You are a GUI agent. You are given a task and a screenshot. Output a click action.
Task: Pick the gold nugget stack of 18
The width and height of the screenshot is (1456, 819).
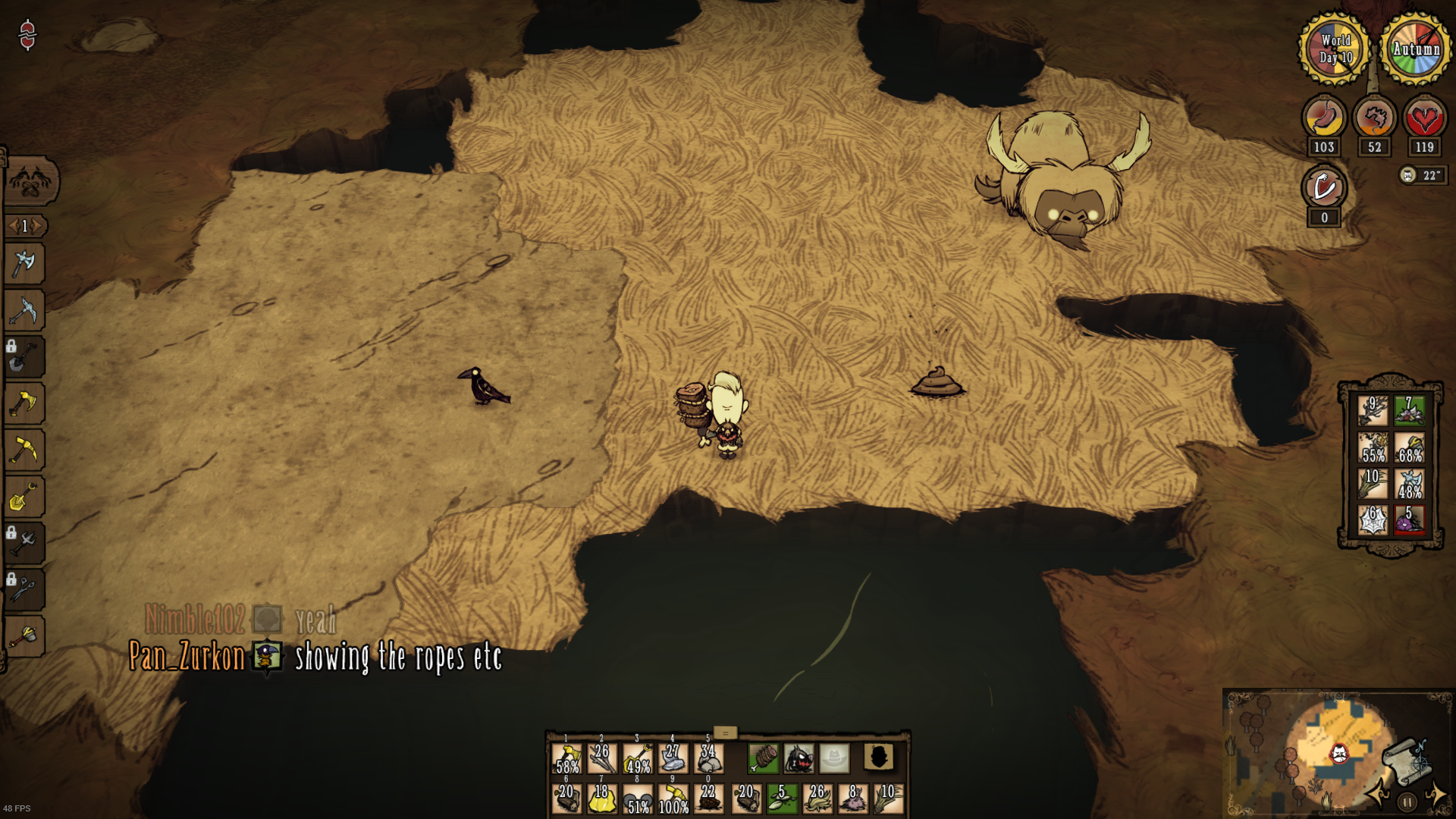602,799
